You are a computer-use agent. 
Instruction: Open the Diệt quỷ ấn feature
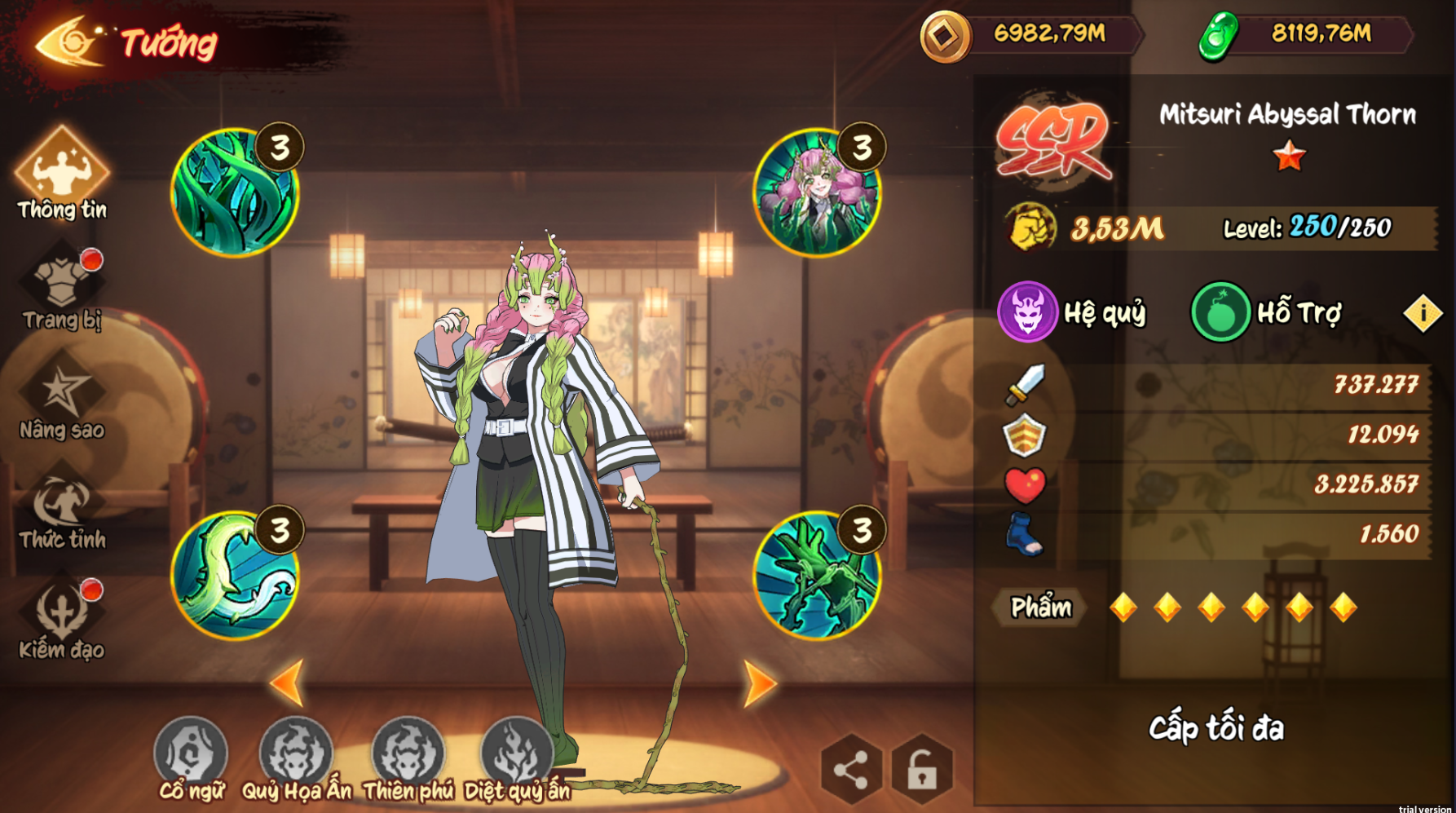click(517, 756)
